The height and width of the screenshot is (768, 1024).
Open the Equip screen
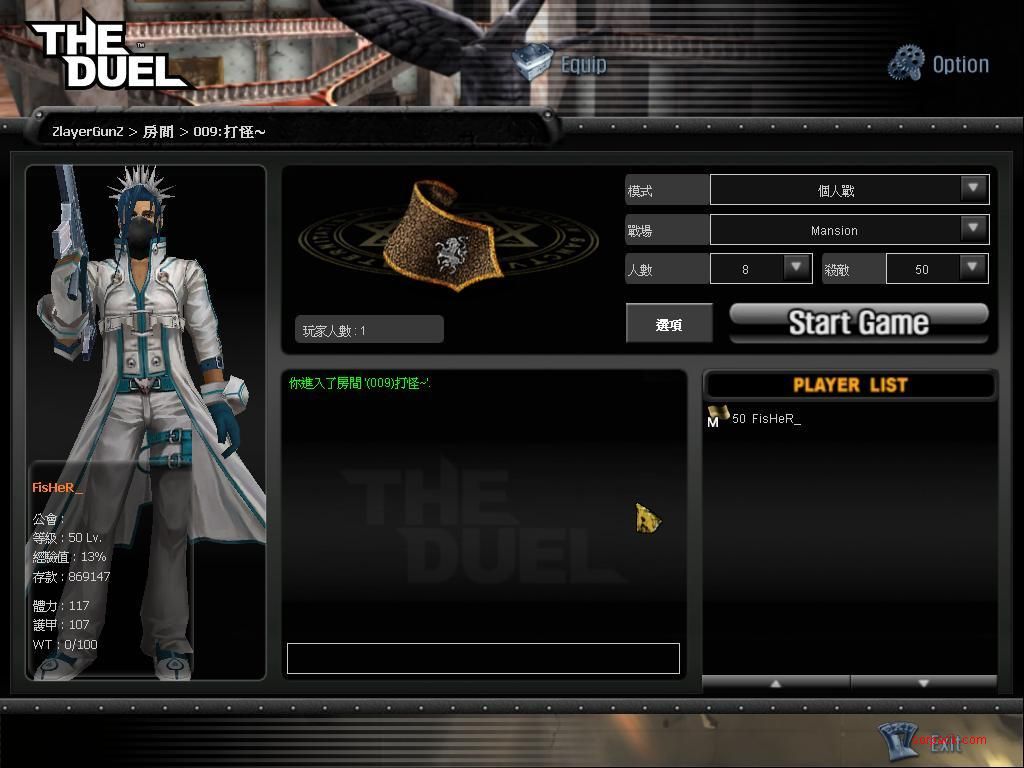coord(561,64)
